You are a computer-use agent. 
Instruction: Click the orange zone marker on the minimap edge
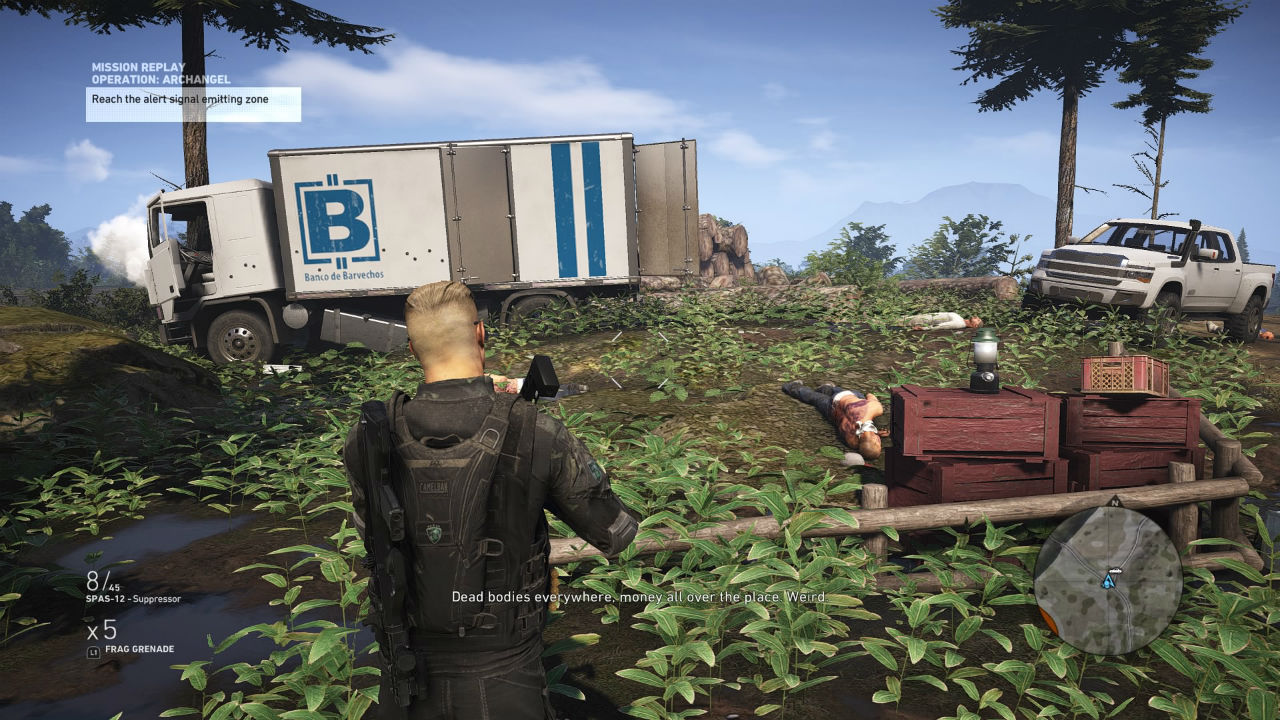[x=1048, y=620]
